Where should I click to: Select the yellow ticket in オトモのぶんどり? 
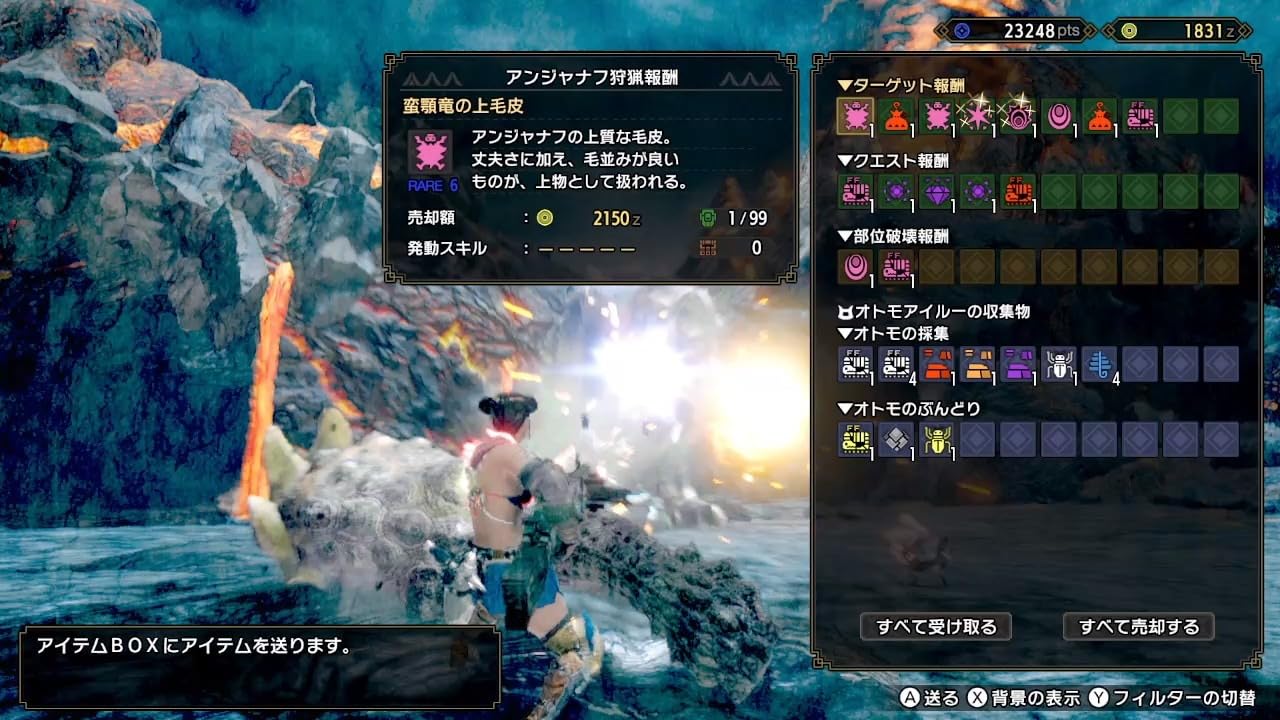coord(855,439)
